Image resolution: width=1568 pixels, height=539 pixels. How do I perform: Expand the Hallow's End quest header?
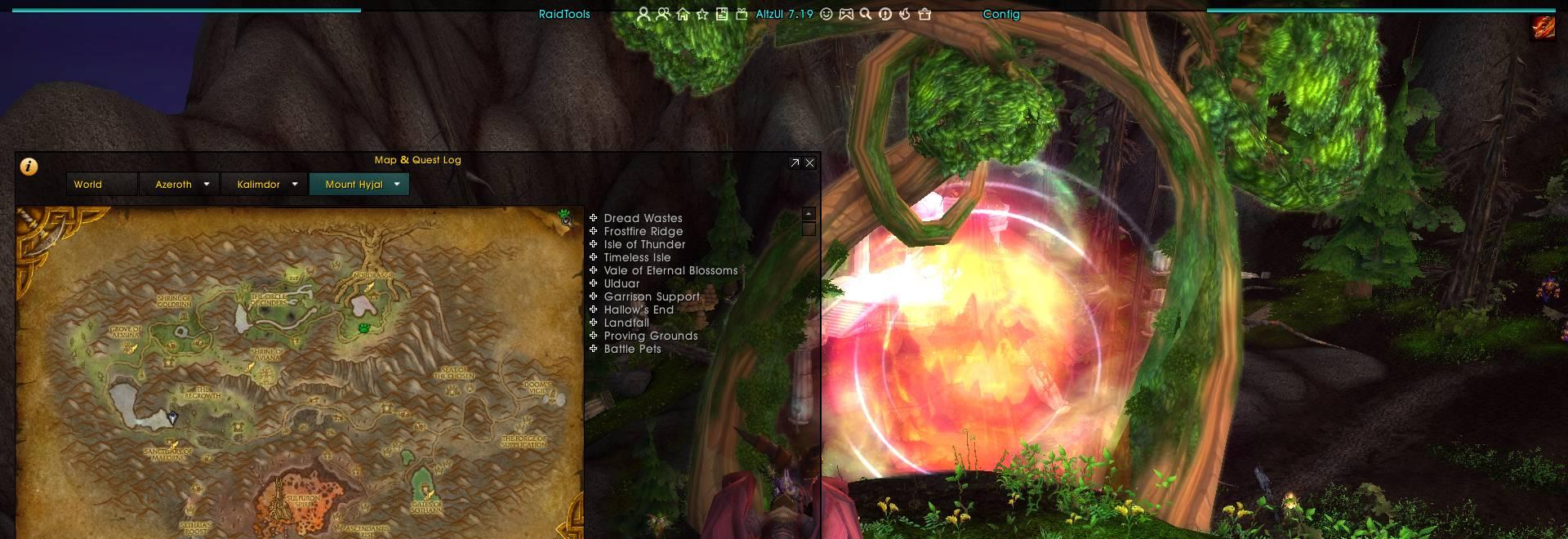coord(594,310)
